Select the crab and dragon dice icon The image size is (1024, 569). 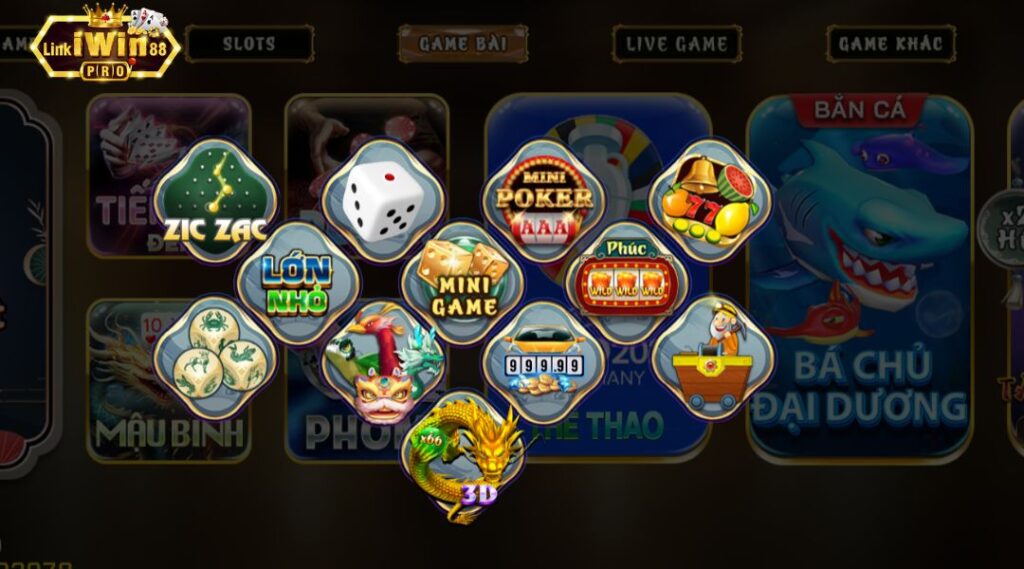click(x=215, y=357)
